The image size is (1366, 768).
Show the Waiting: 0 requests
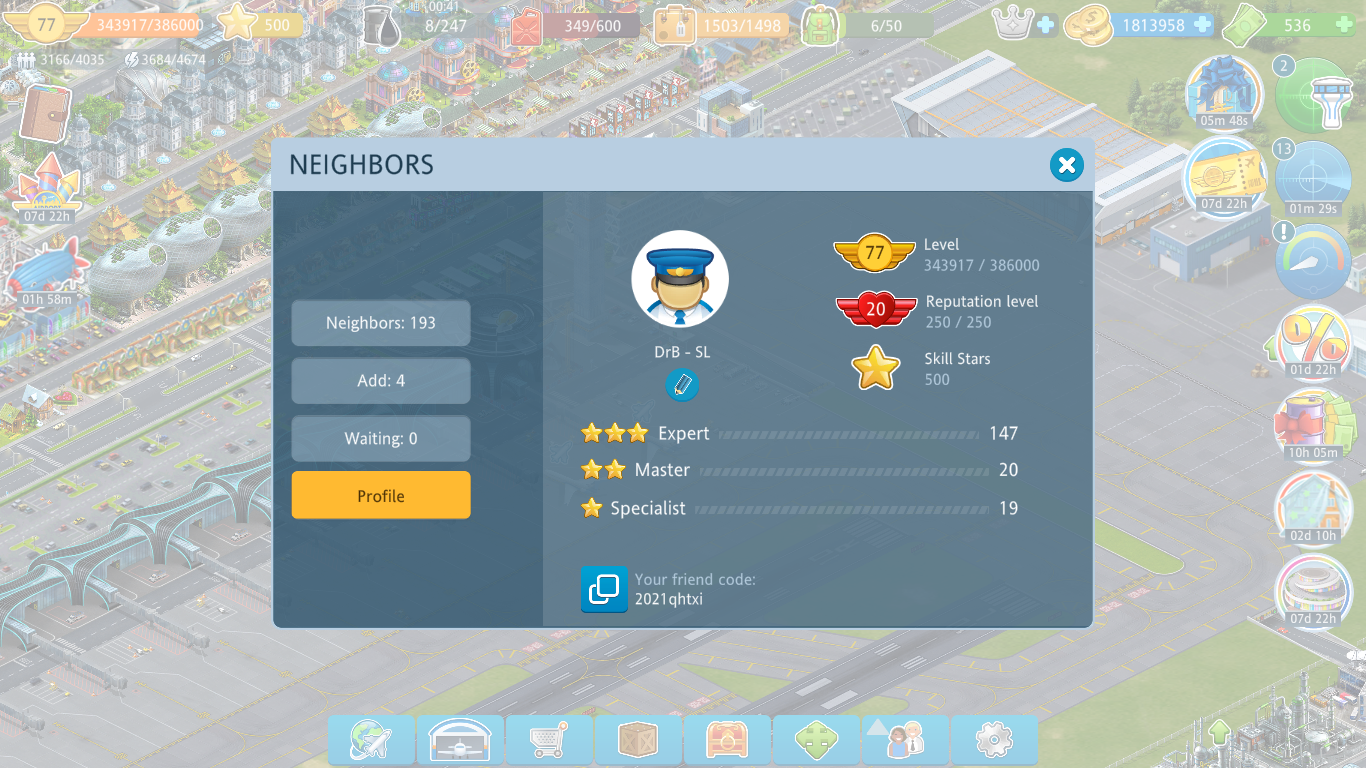[381, 439]
